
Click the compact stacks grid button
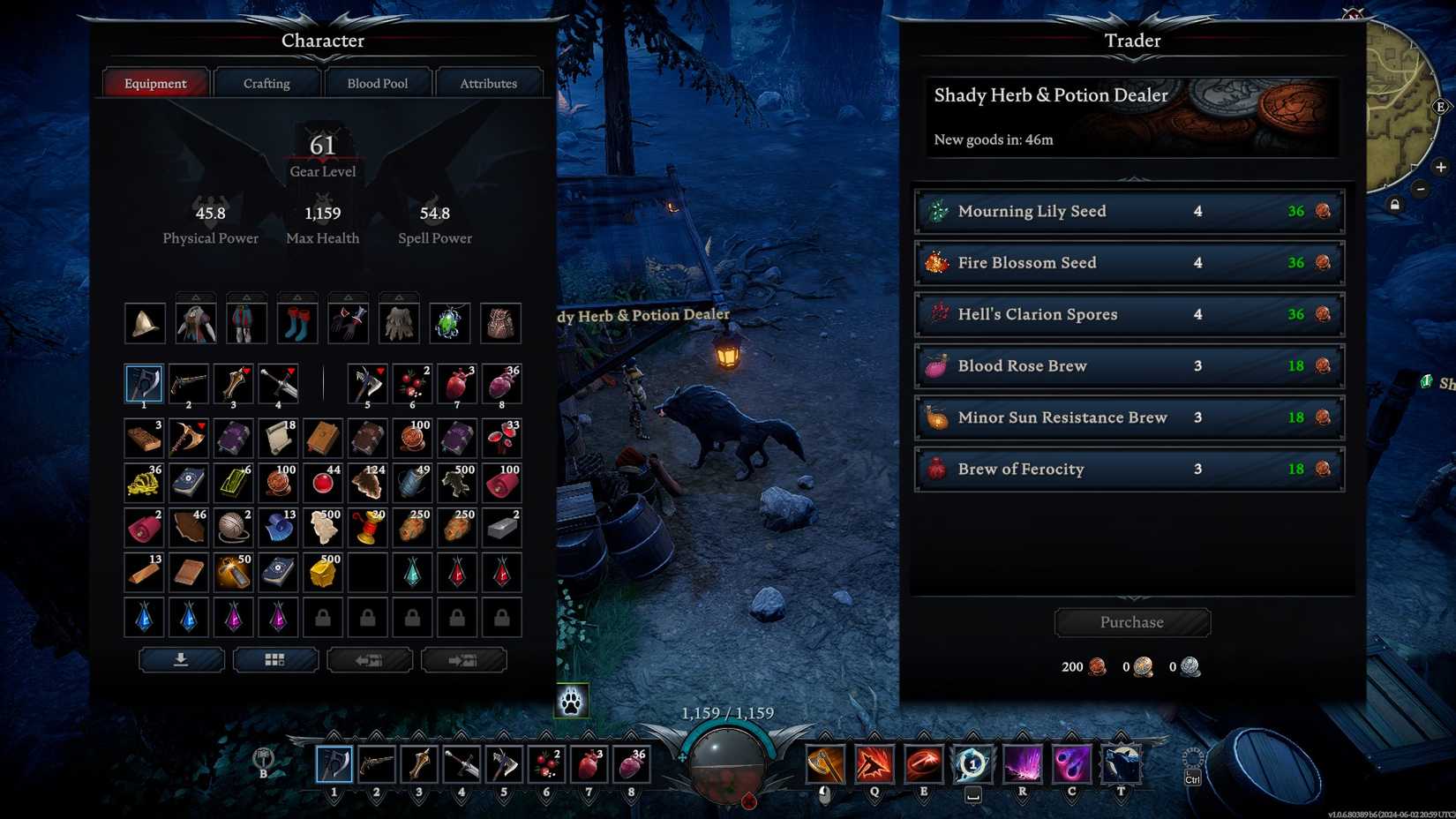tap(276, 659)
